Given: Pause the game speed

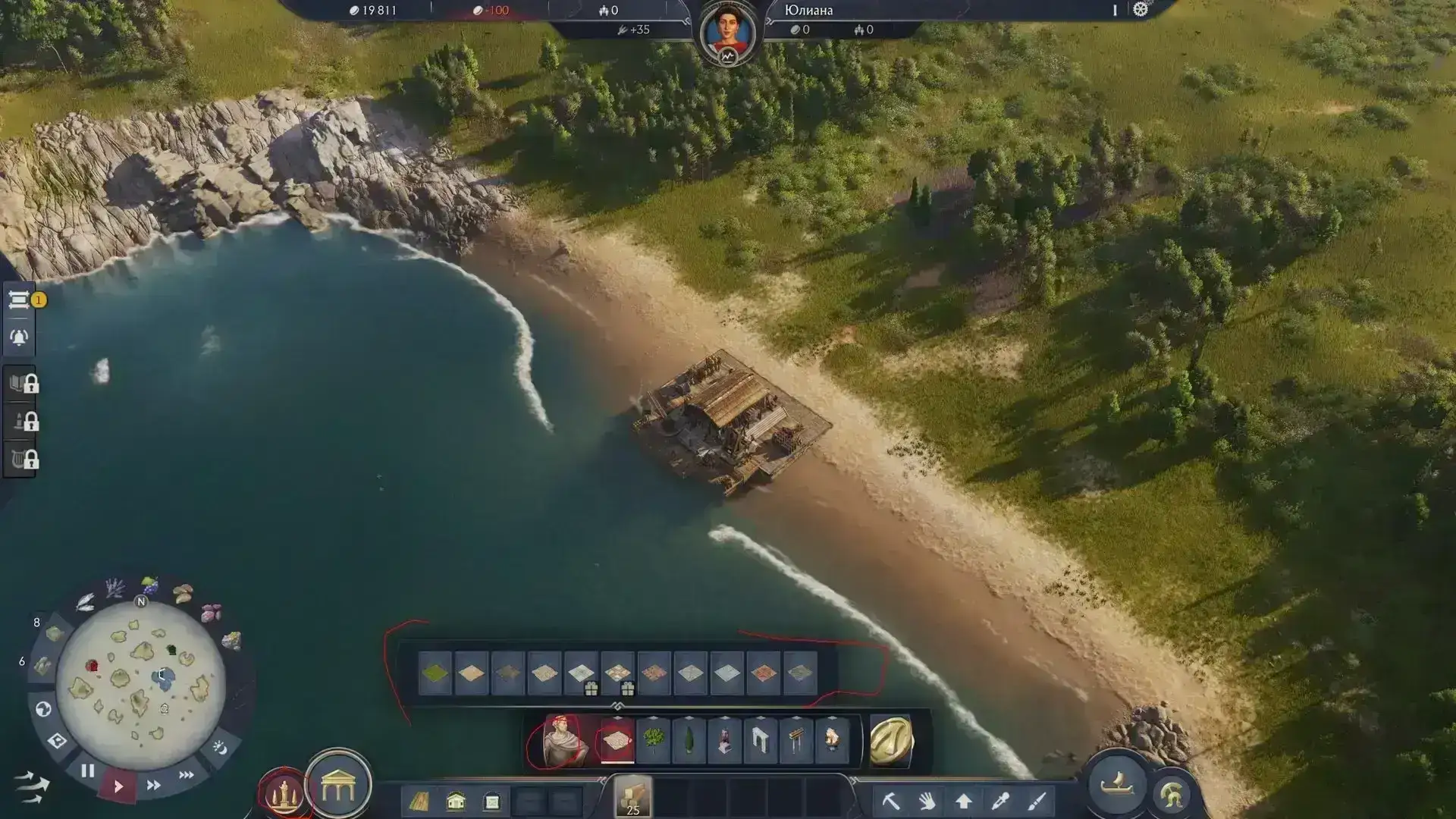Looking at the screenshot, I should coord(88,771).
